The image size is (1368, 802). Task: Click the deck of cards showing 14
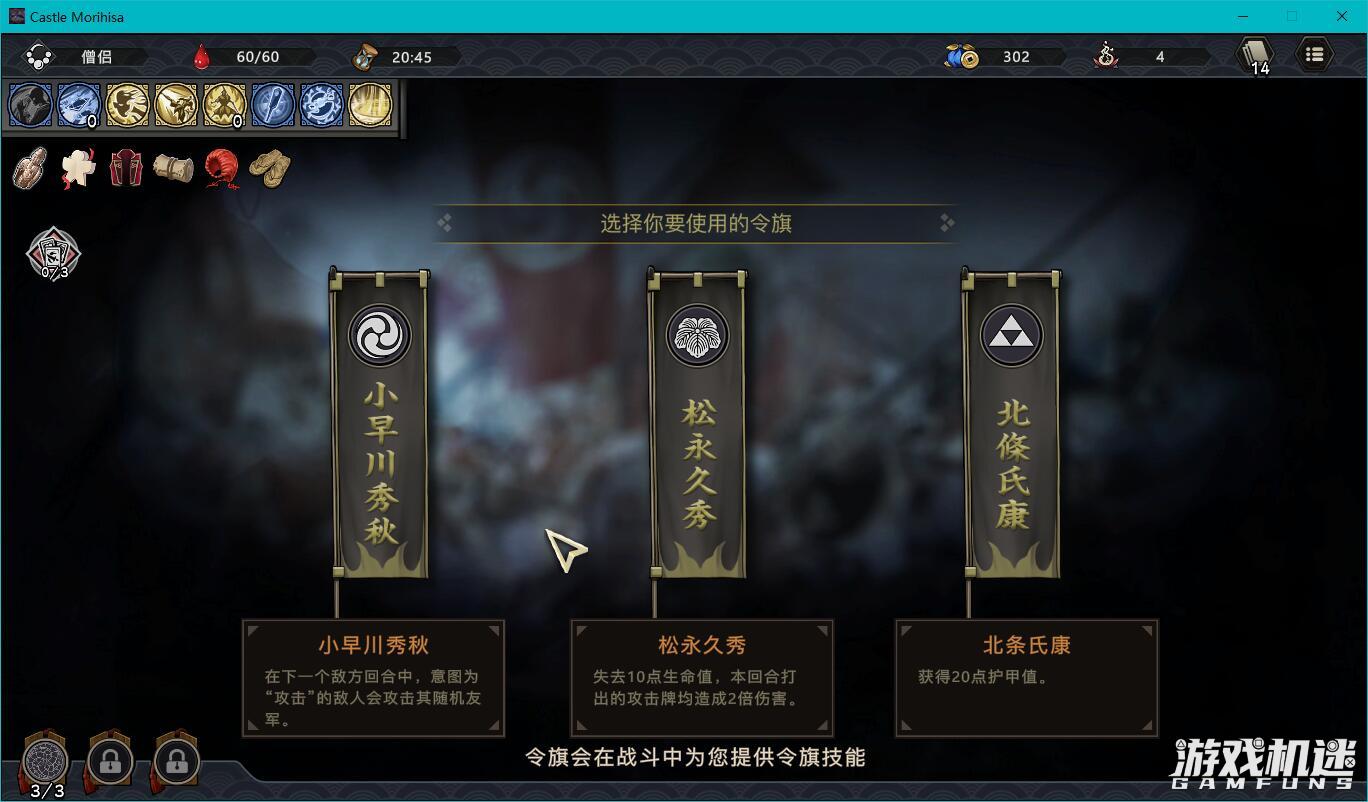[1254, 55]
